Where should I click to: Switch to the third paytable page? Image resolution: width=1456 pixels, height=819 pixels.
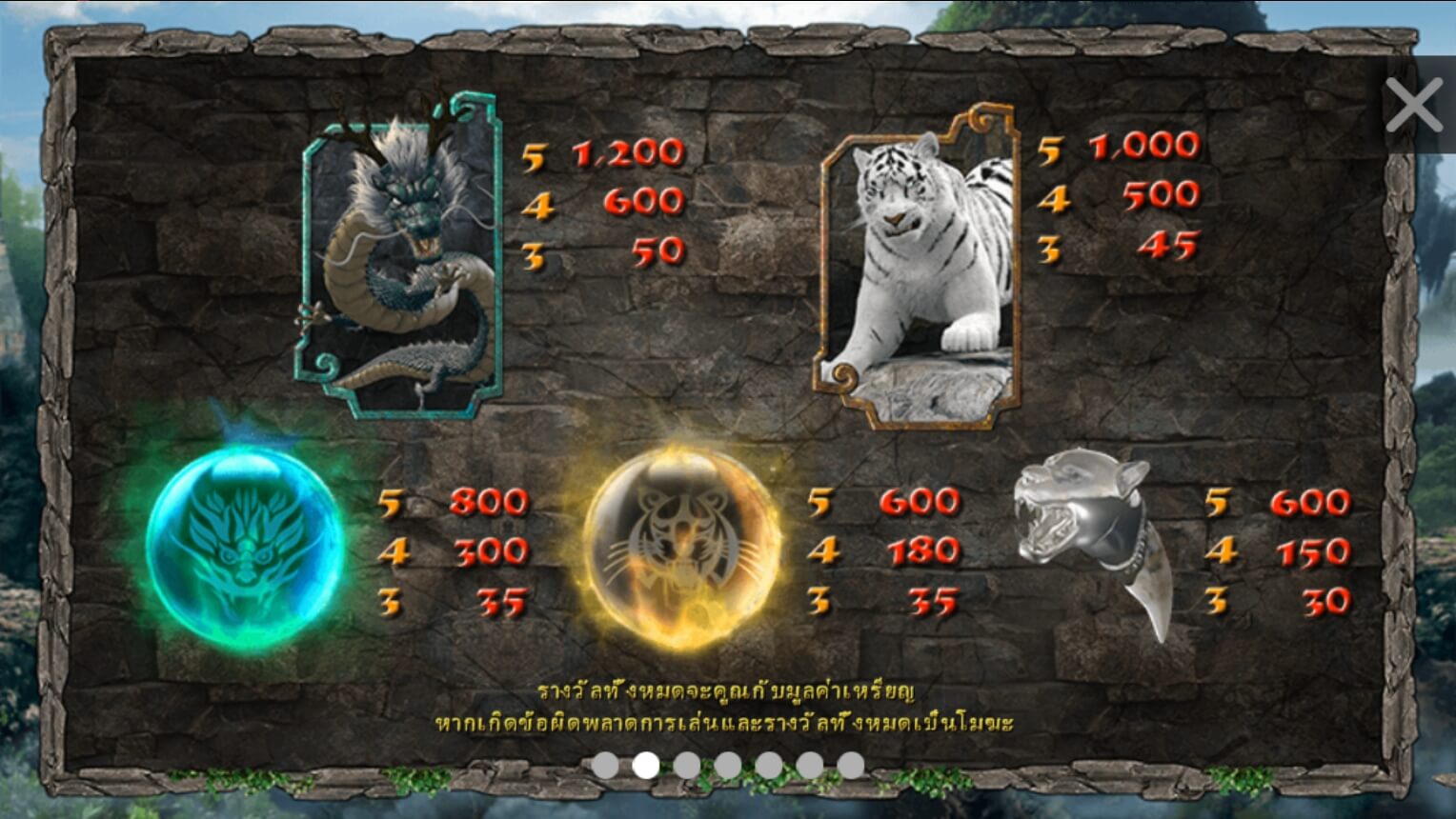686,763
